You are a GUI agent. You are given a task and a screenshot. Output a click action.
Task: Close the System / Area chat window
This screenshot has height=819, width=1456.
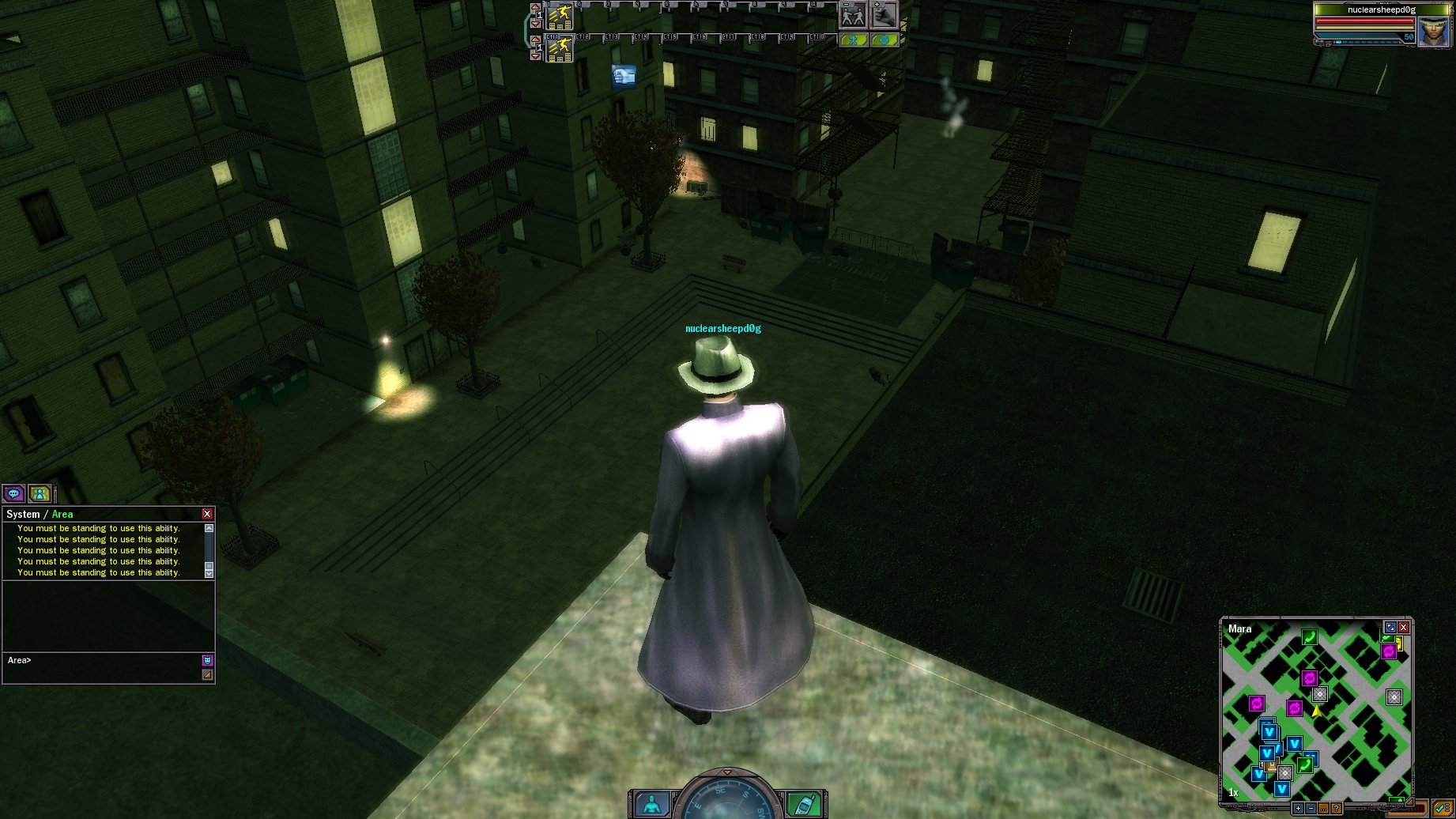click(207, 514)
